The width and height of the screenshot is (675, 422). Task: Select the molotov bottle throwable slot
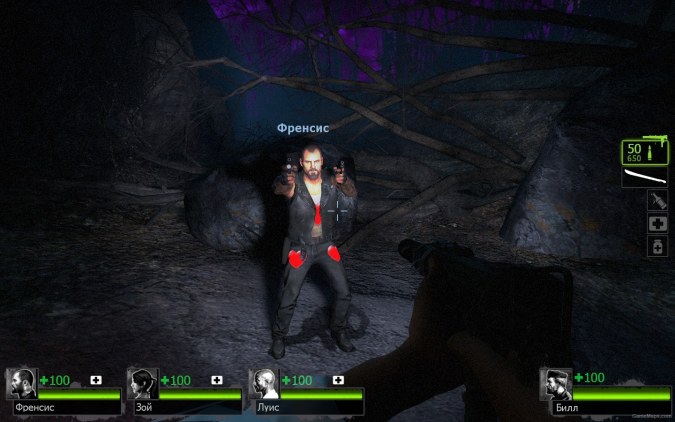coord(657,201)
